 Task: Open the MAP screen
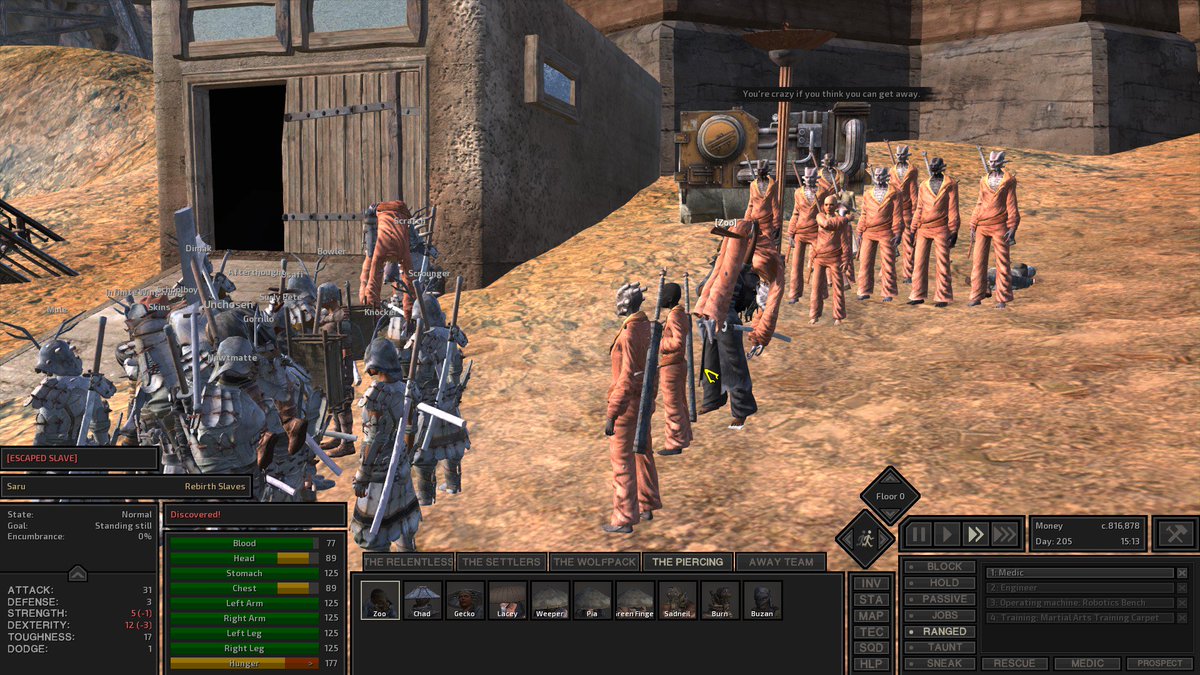[x=871, y=616]
